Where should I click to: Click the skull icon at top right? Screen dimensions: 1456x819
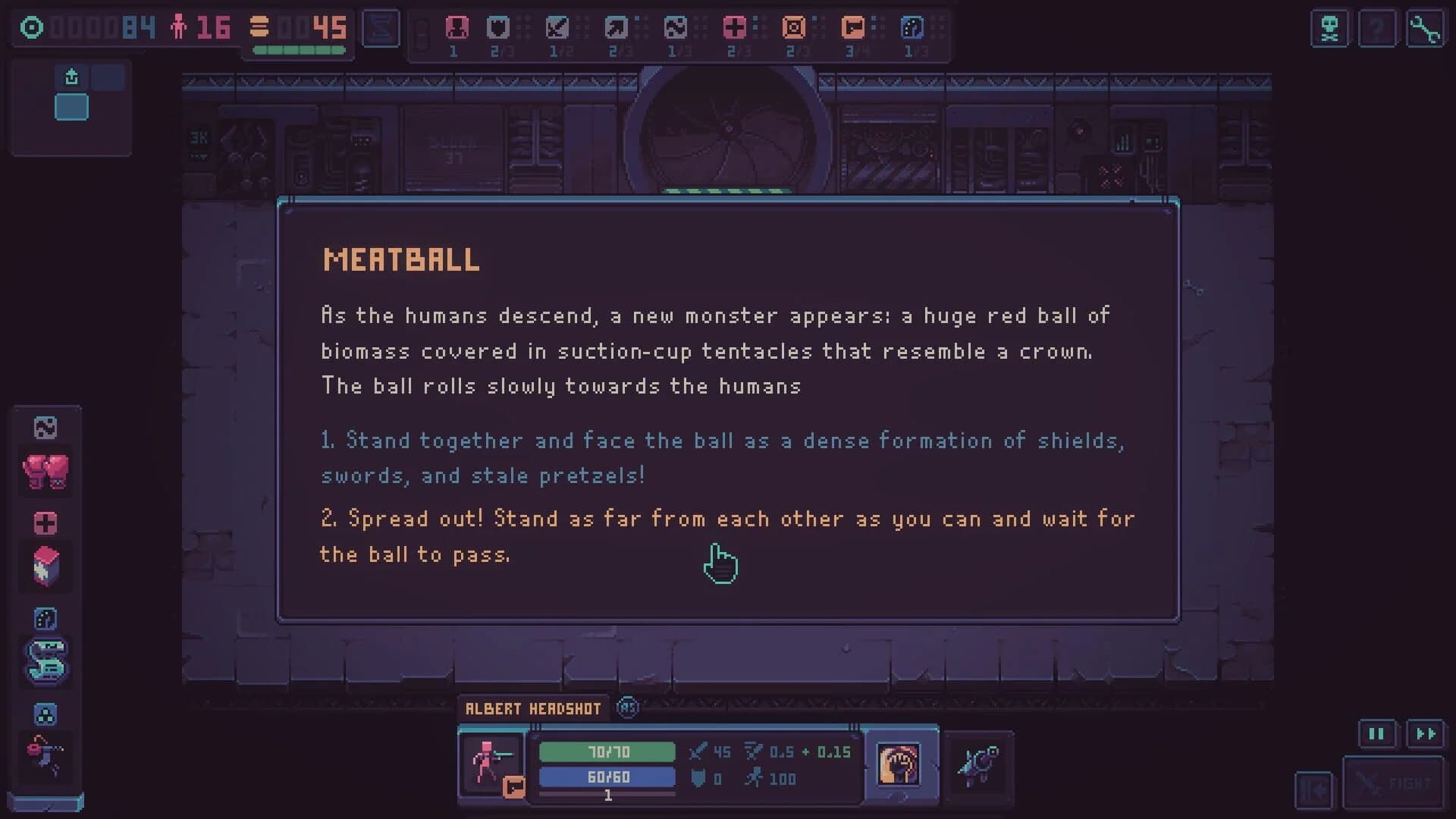point(1329,29)
